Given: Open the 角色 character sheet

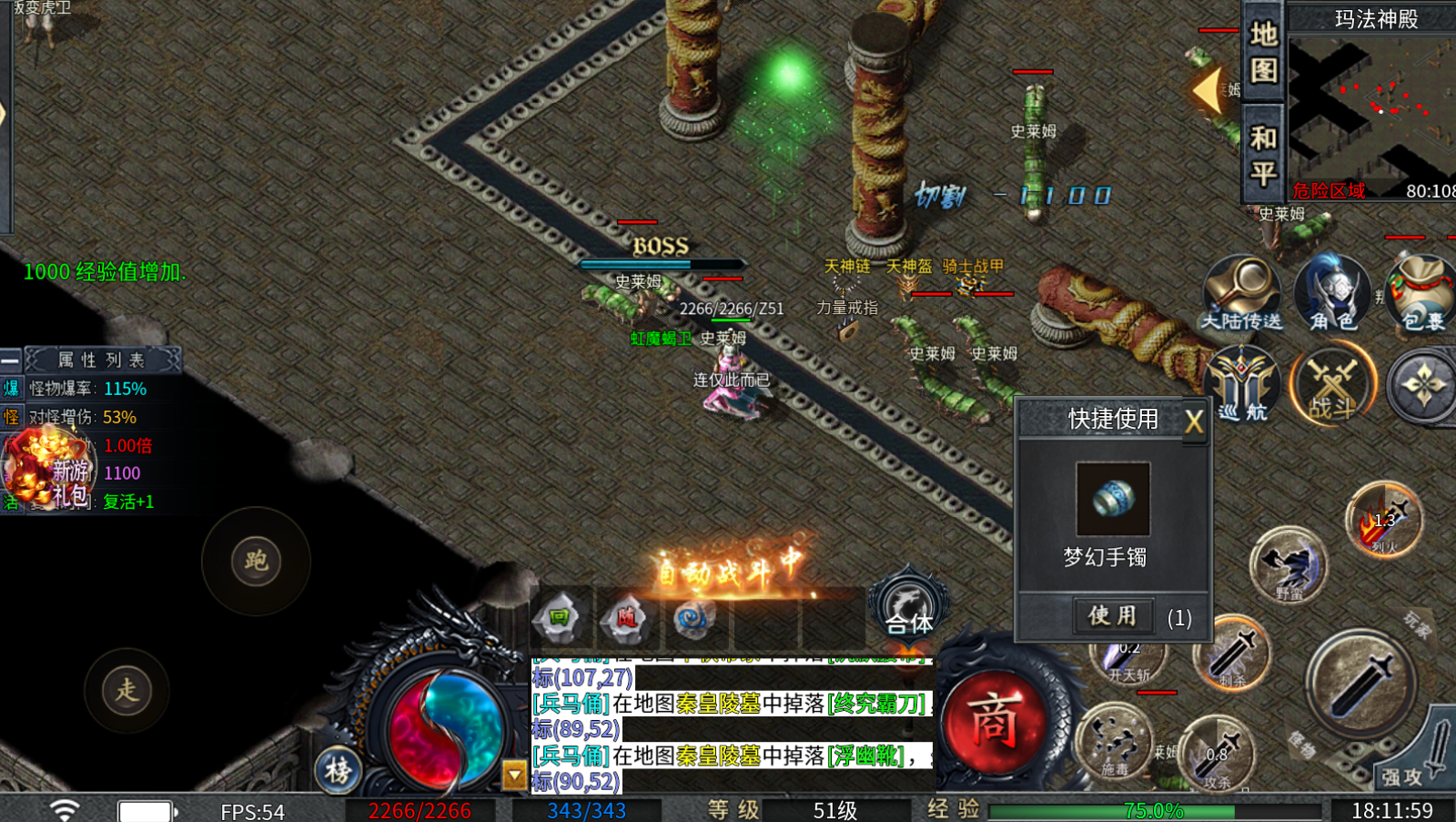Looking at the screenshot, I should 1332,293.
